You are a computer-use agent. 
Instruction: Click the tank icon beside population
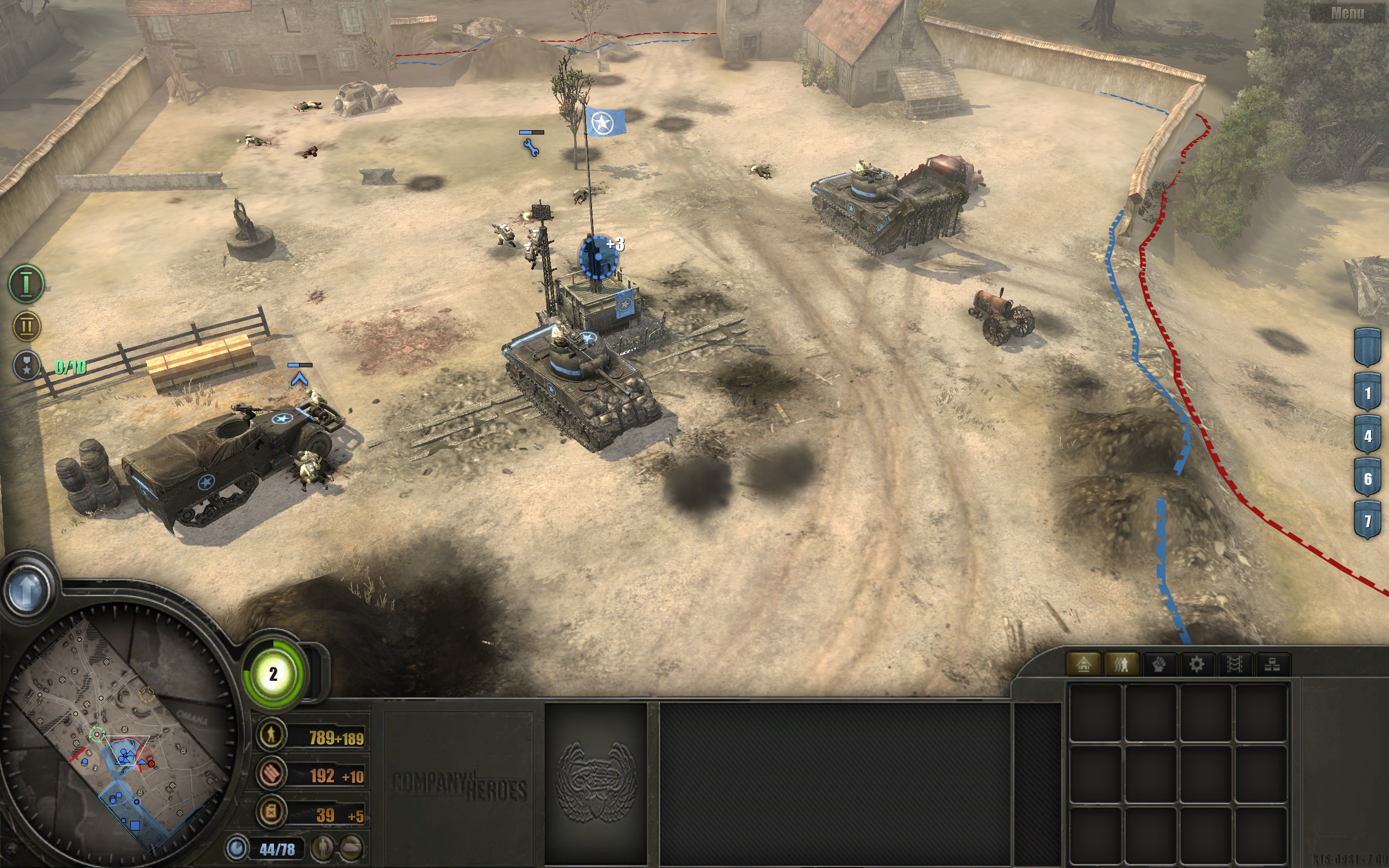click(351, 847)
